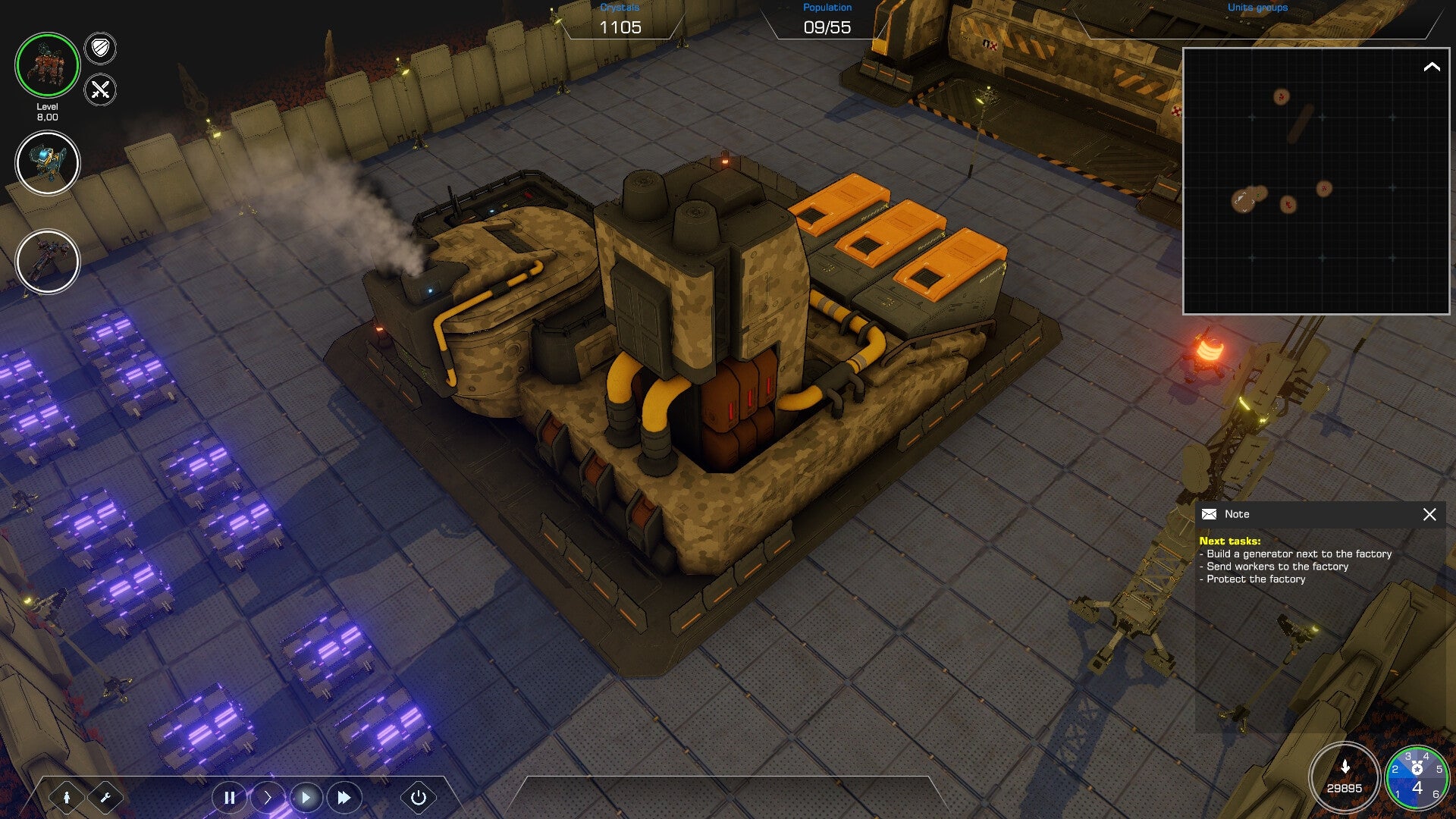Click the envelope icon on the Note panel

(x=1210, y=514)
